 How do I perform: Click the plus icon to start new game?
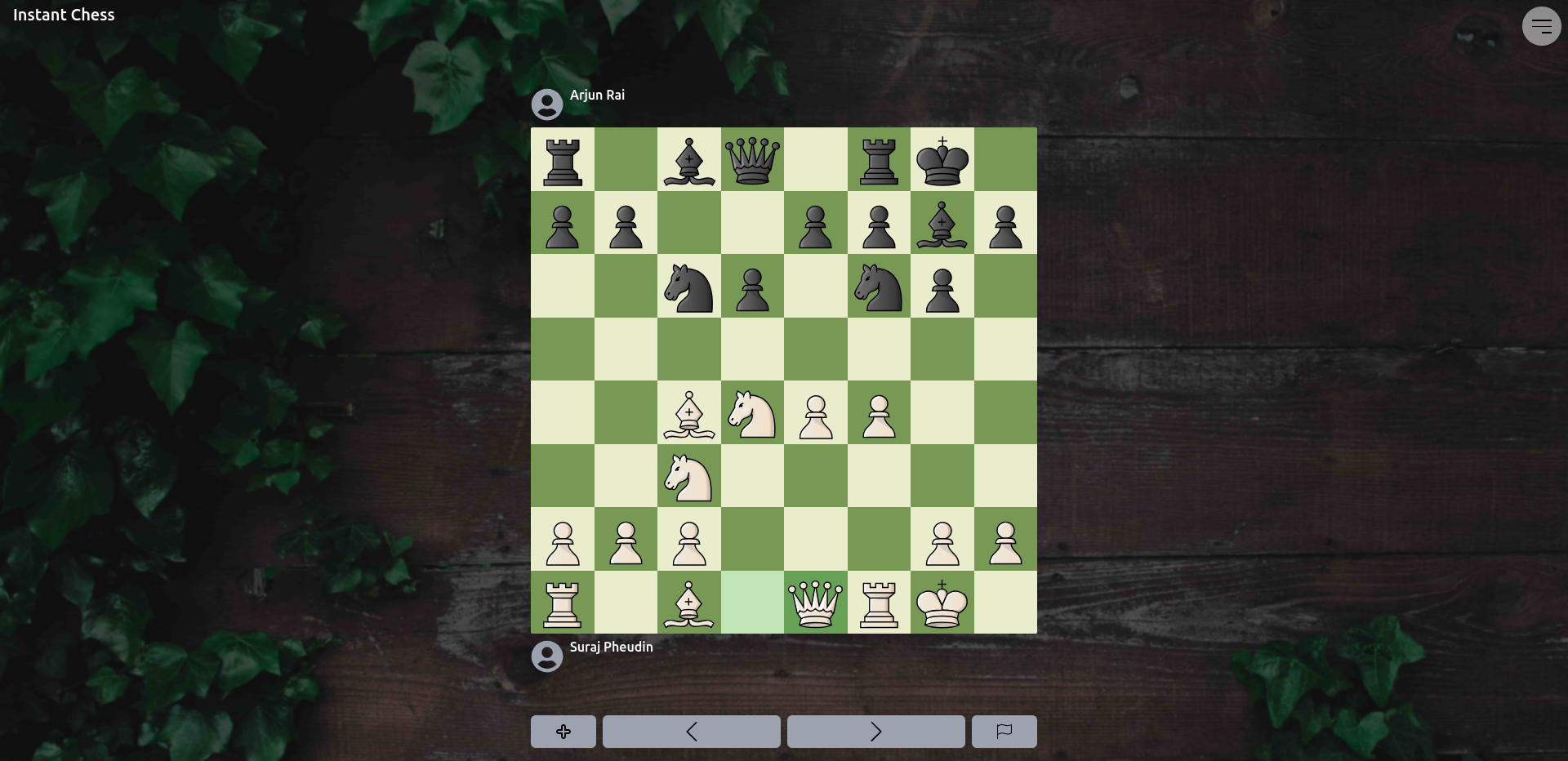[563, 732]
